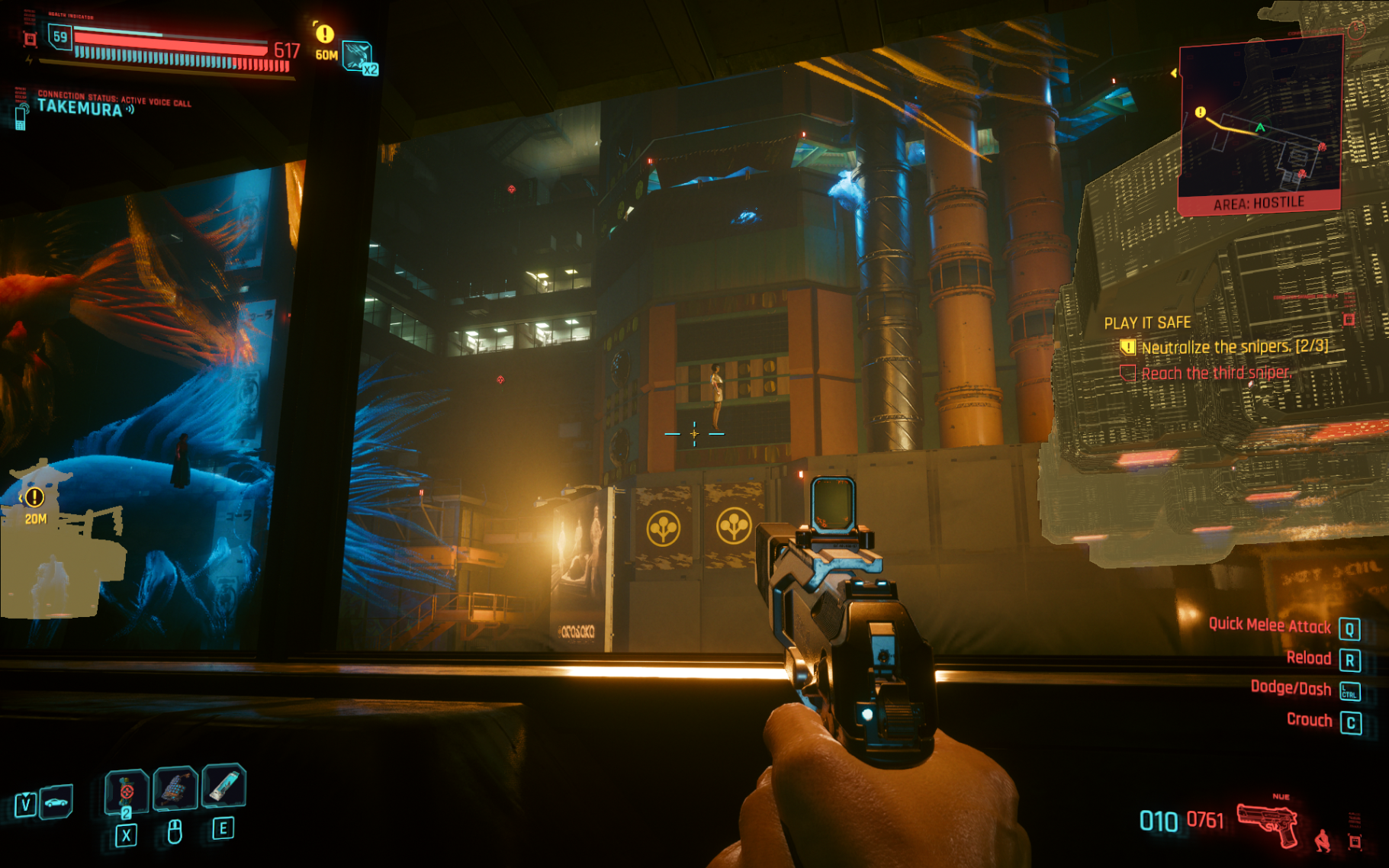Select the Nue pistol weapon icon
1389x868 pixels.
1268,824
